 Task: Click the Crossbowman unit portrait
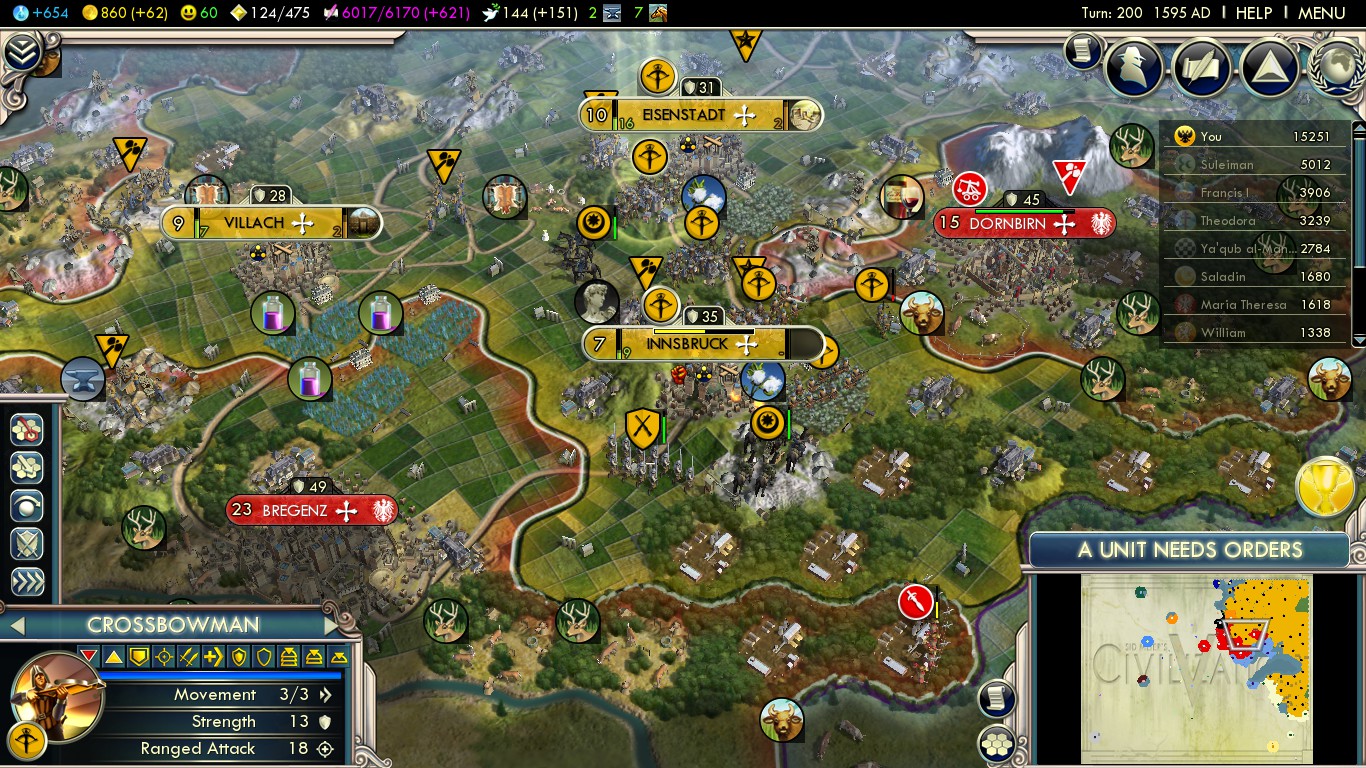(58, 696)
